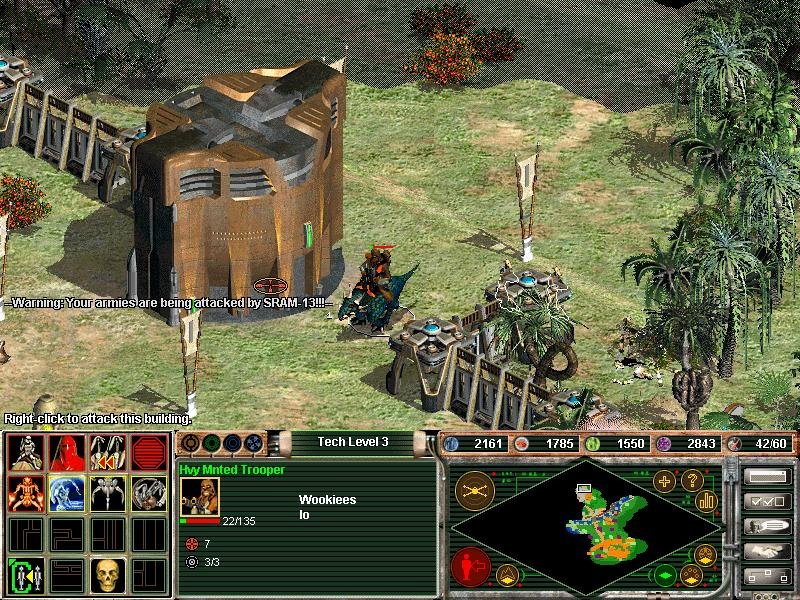Toggle the green diamond minimap mode button
800x600 pixels.
pos(664,576)
